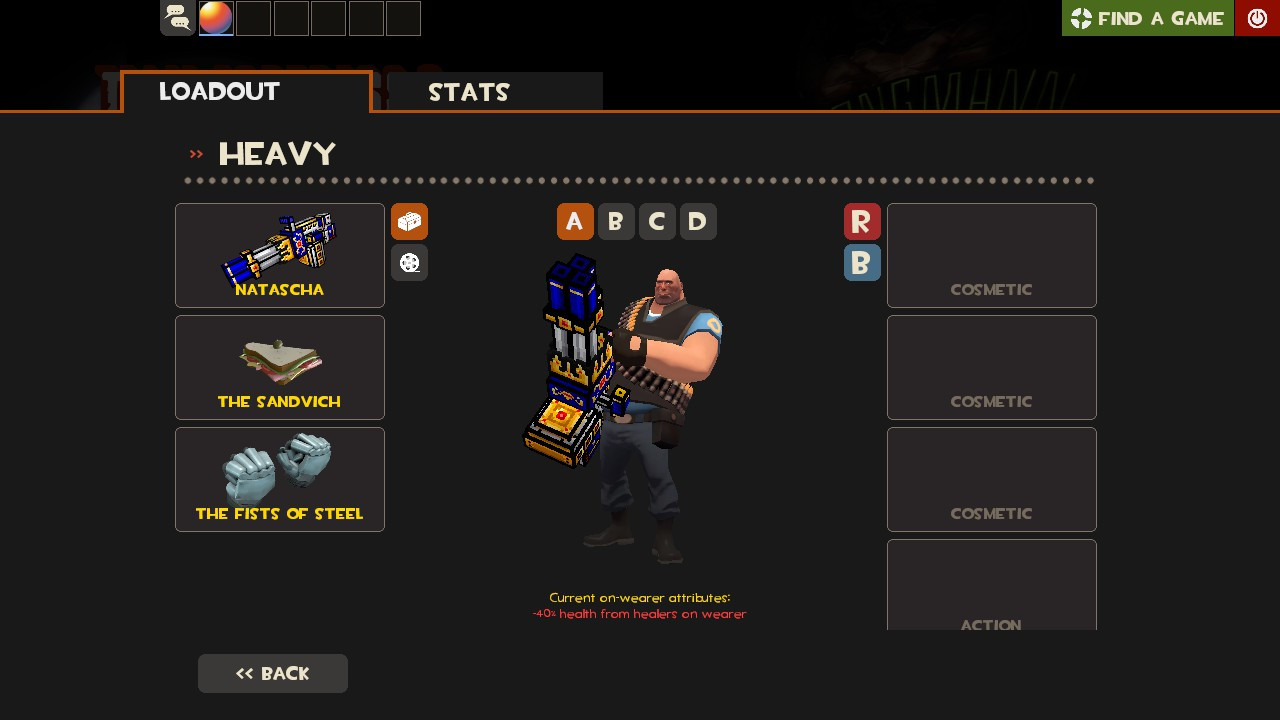Open item options via the toolbox icon
Viewport: 1280px width, 720px height.
(409, 221)
